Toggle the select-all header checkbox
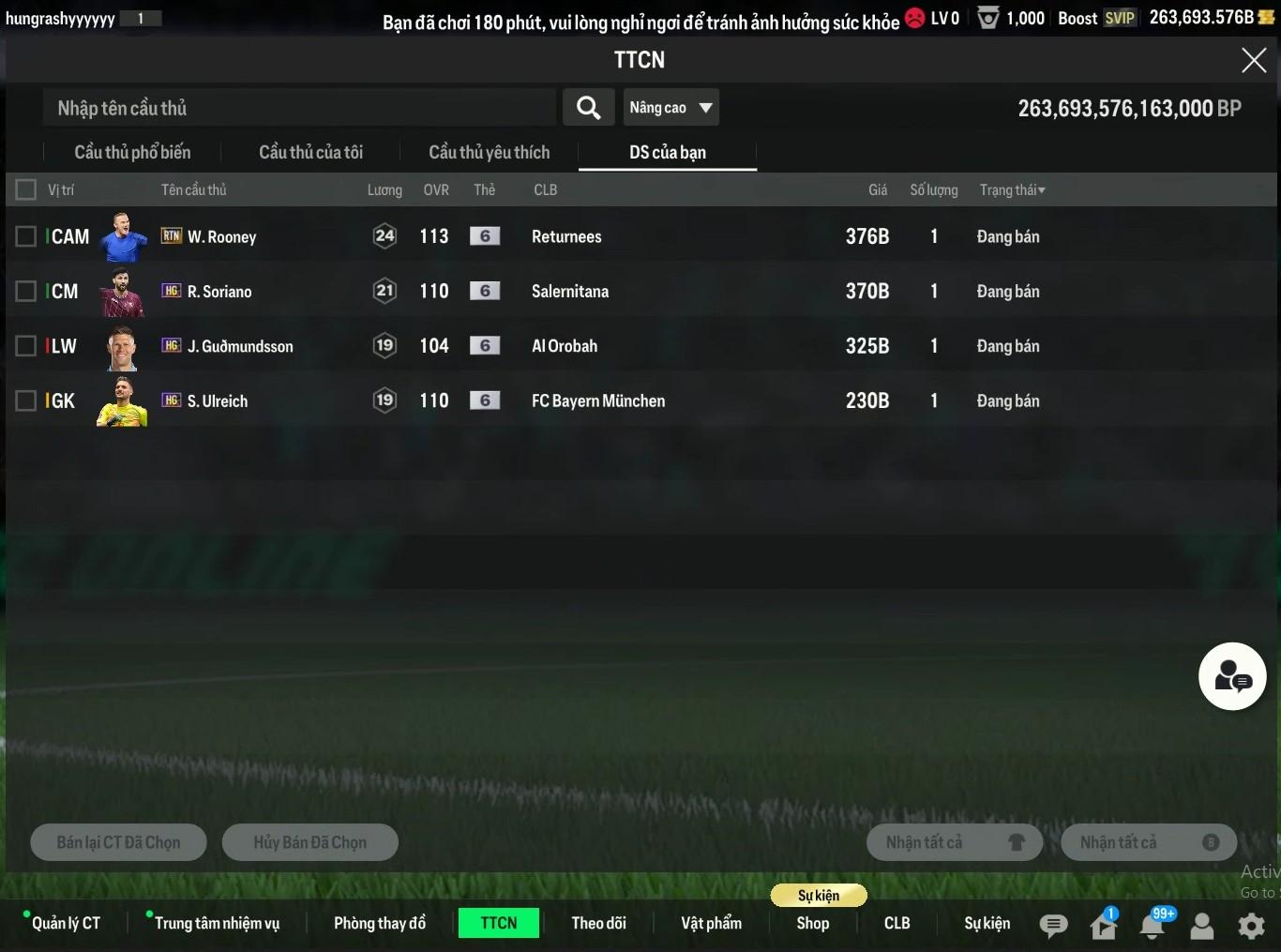1281x952 pixels. tap(26, 190)
